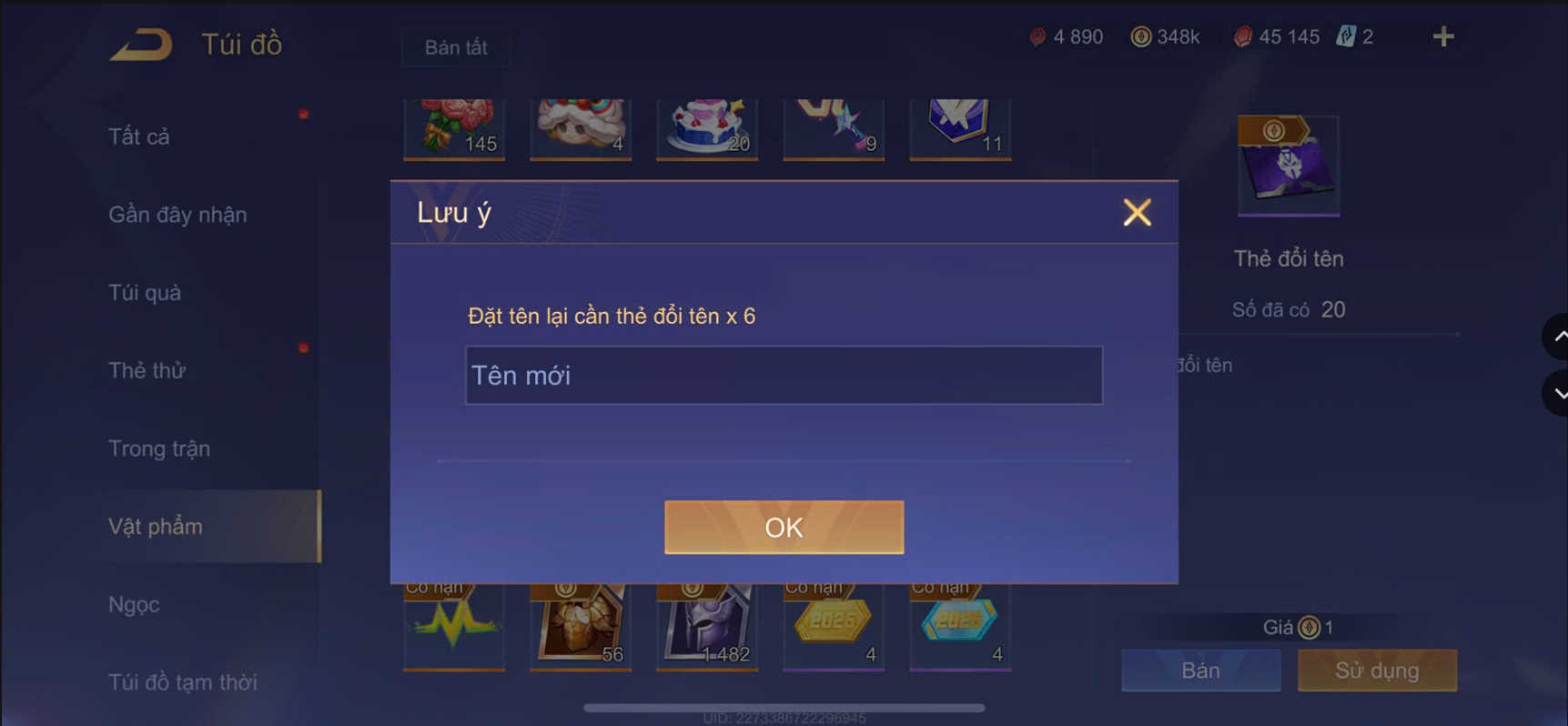Click the Bán button near the price

point(1199,671)
